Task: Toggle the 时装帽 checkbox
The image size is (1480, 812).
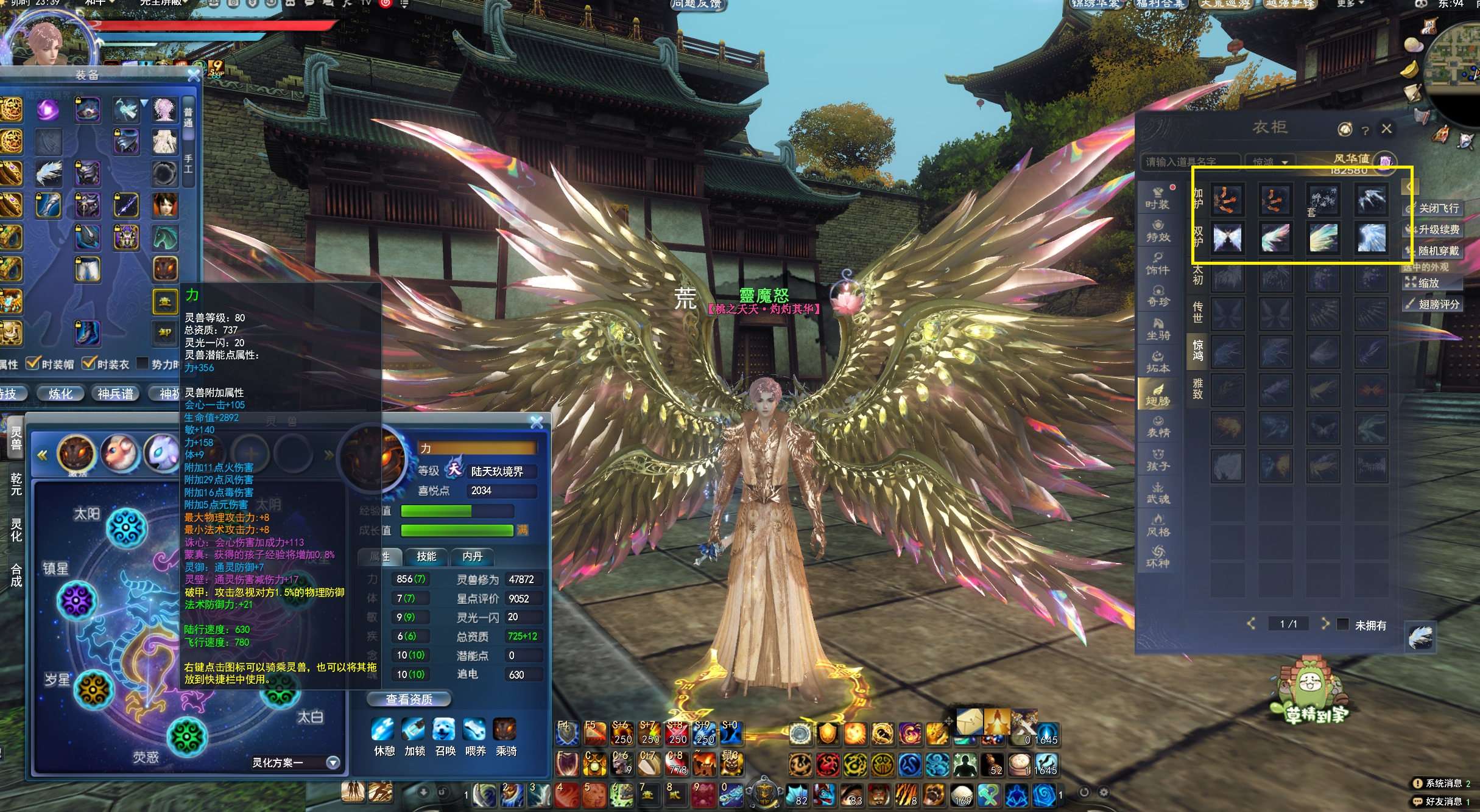Action: 33,363
